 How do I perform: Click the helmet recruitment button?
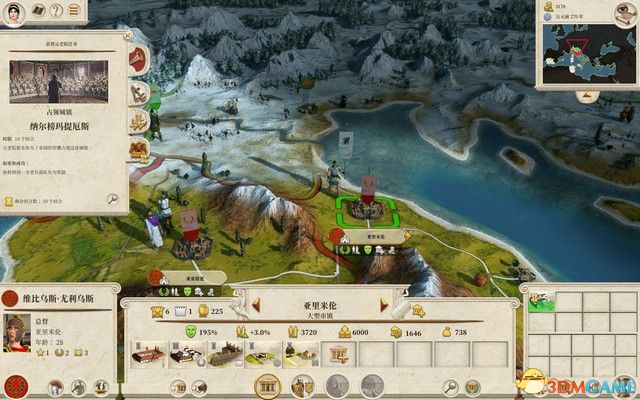tap(302, 385)
